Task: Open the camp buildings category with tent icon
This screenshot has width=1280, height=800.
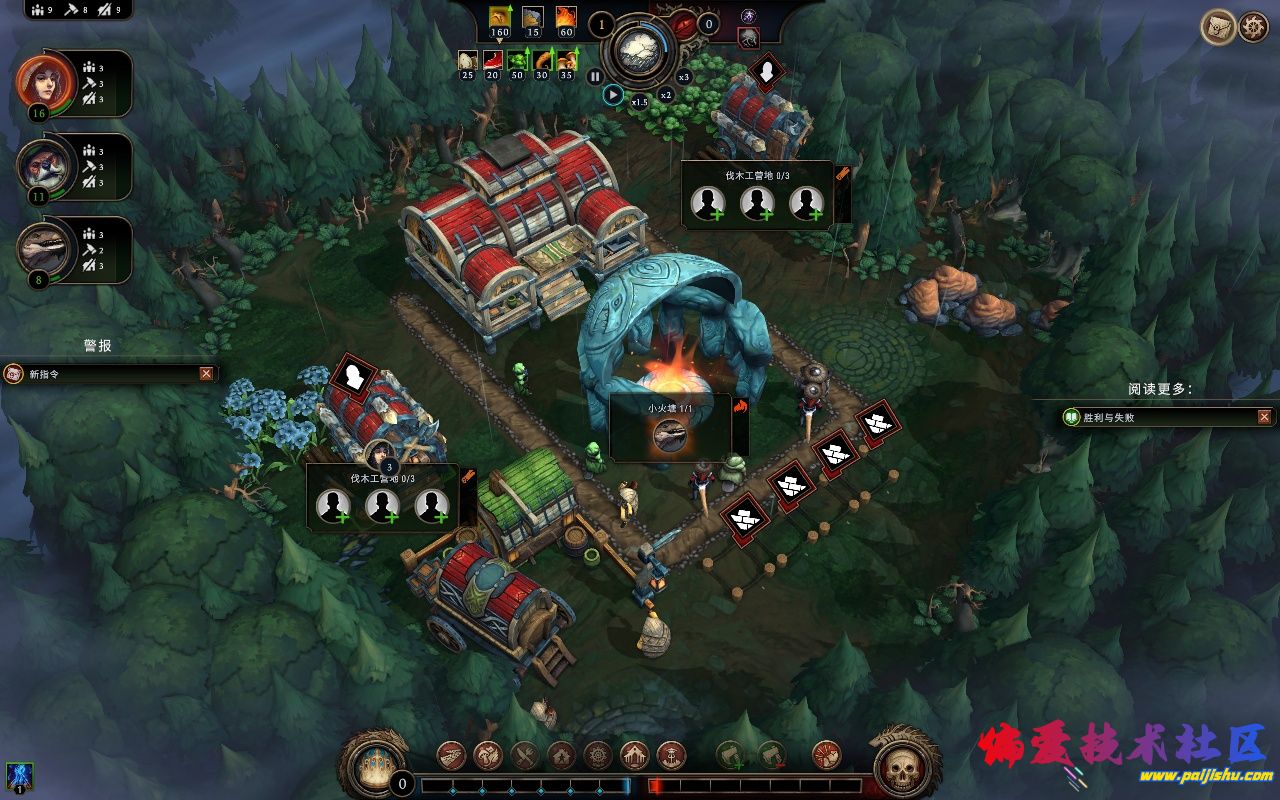Action: 452,755
